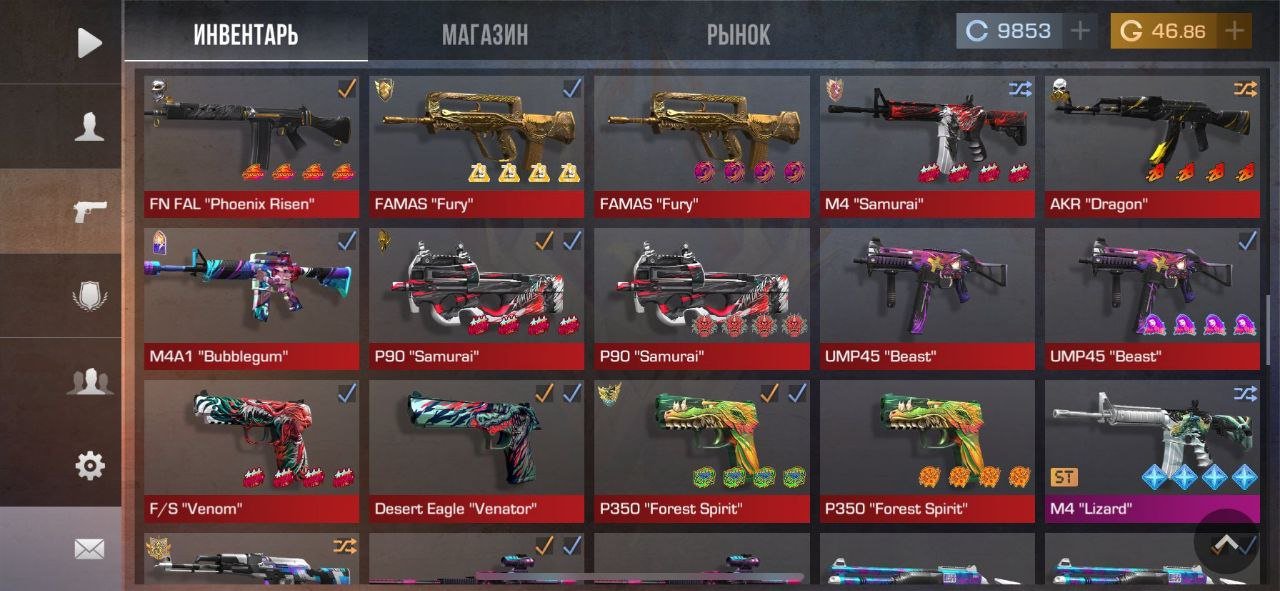Viewport: 1280px width, 591px height.
Task: Select the FN FAL "Phoenix Risen" skin
Action: (x=252, y=146)
